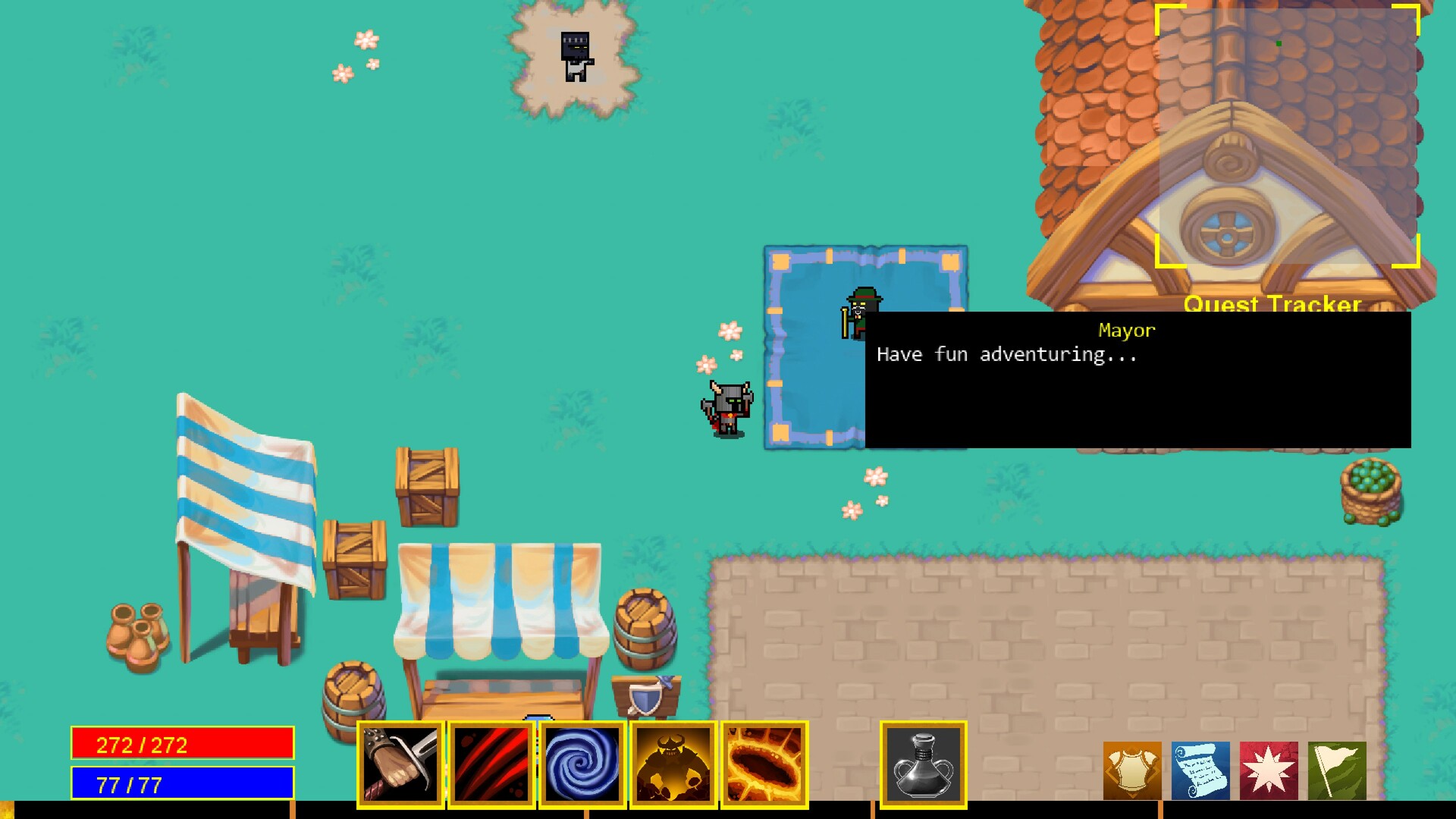Trigger the fiery portal ability
This screenshot has height=819, width=1456.
(764, 764)
